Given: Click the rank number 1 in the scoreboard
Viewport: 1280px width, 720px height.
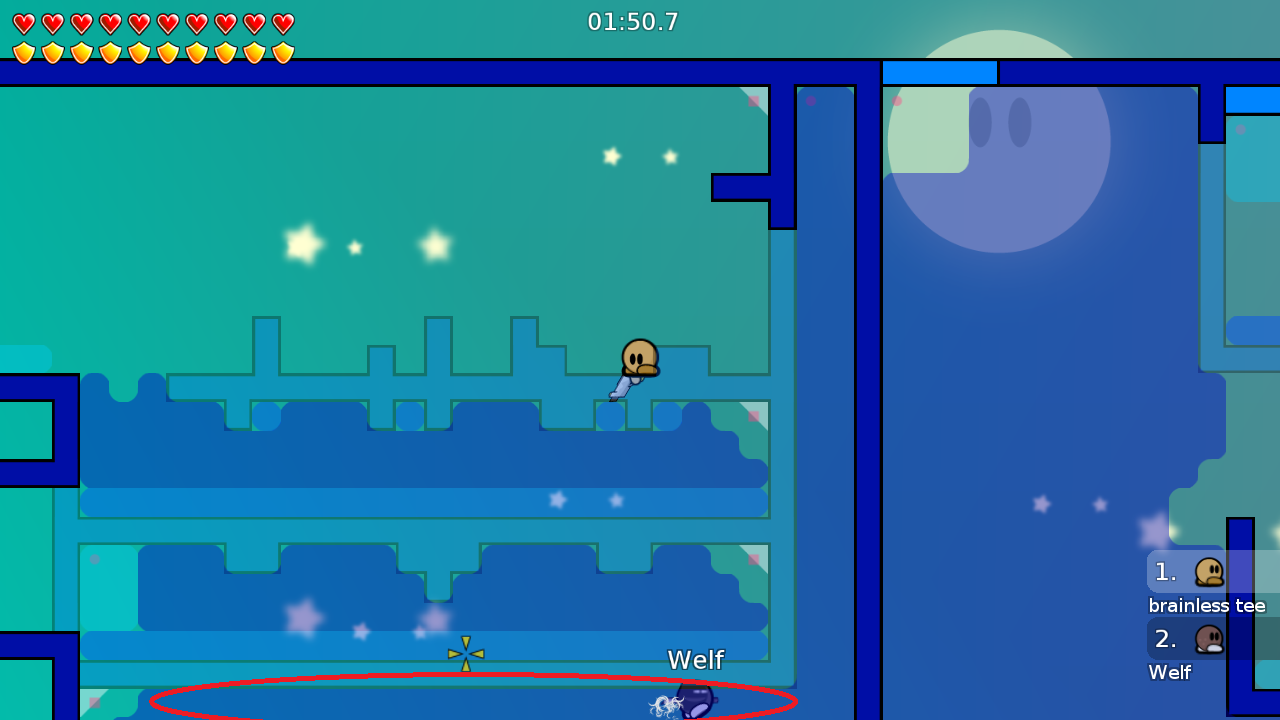Looking at the screenshot, I should (1166, 571).
